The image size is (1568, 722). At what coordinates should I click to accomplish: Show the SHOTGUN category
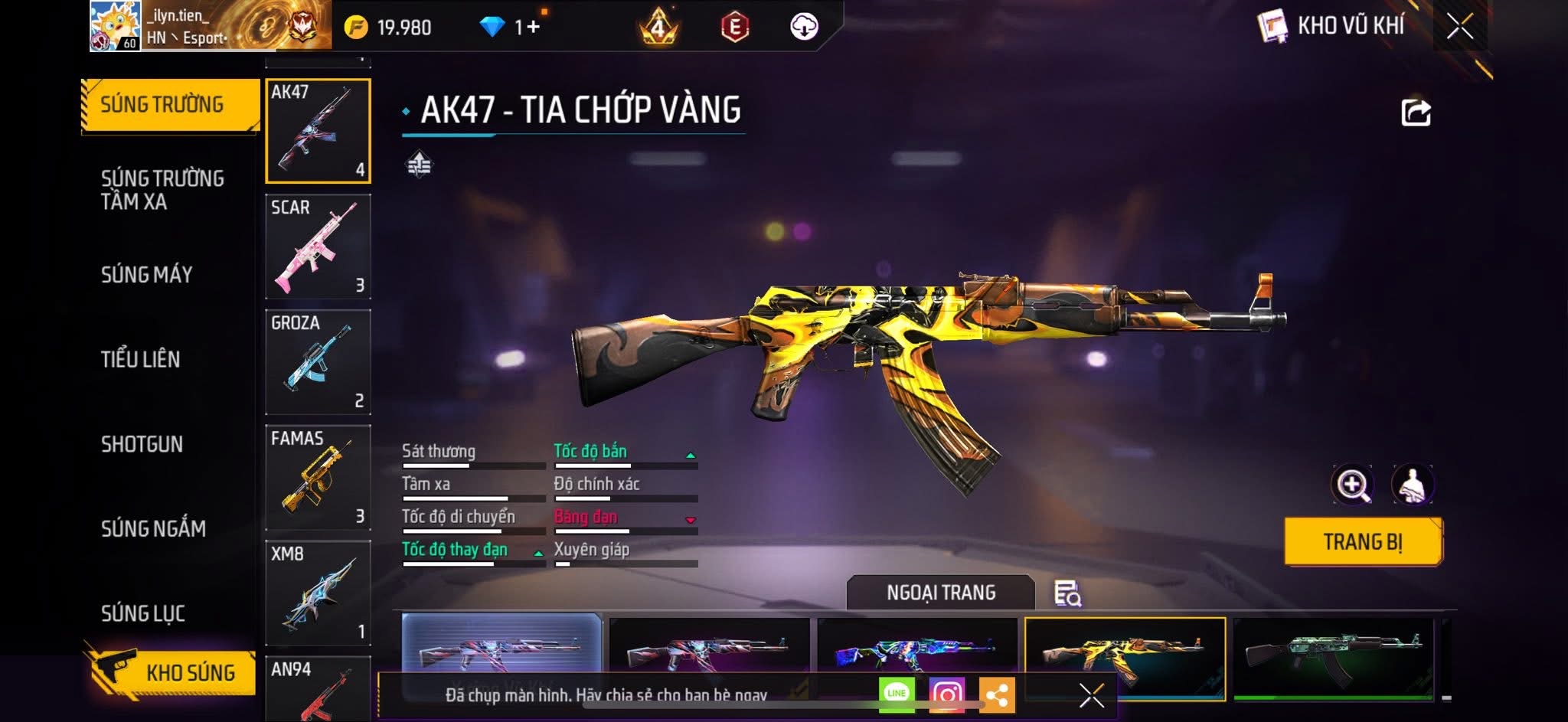(x=142, y=444)
